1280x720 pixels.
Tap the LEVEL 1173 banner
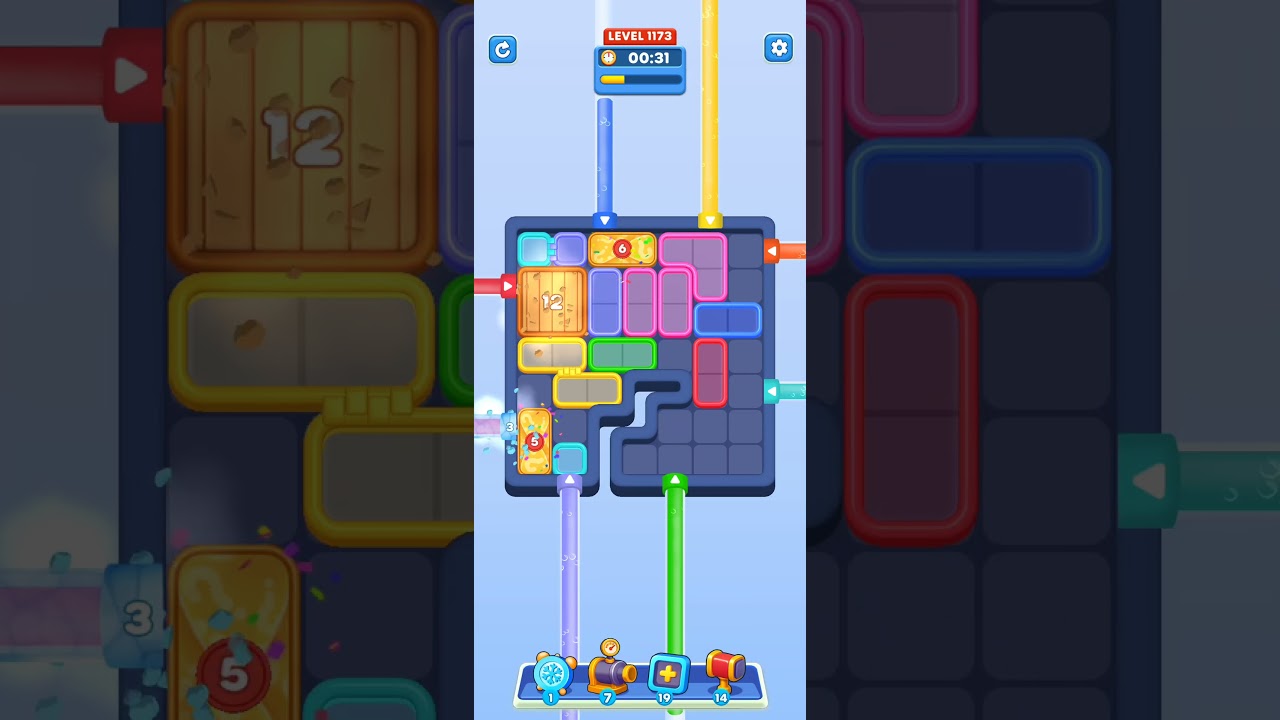[x=640, y=36]
